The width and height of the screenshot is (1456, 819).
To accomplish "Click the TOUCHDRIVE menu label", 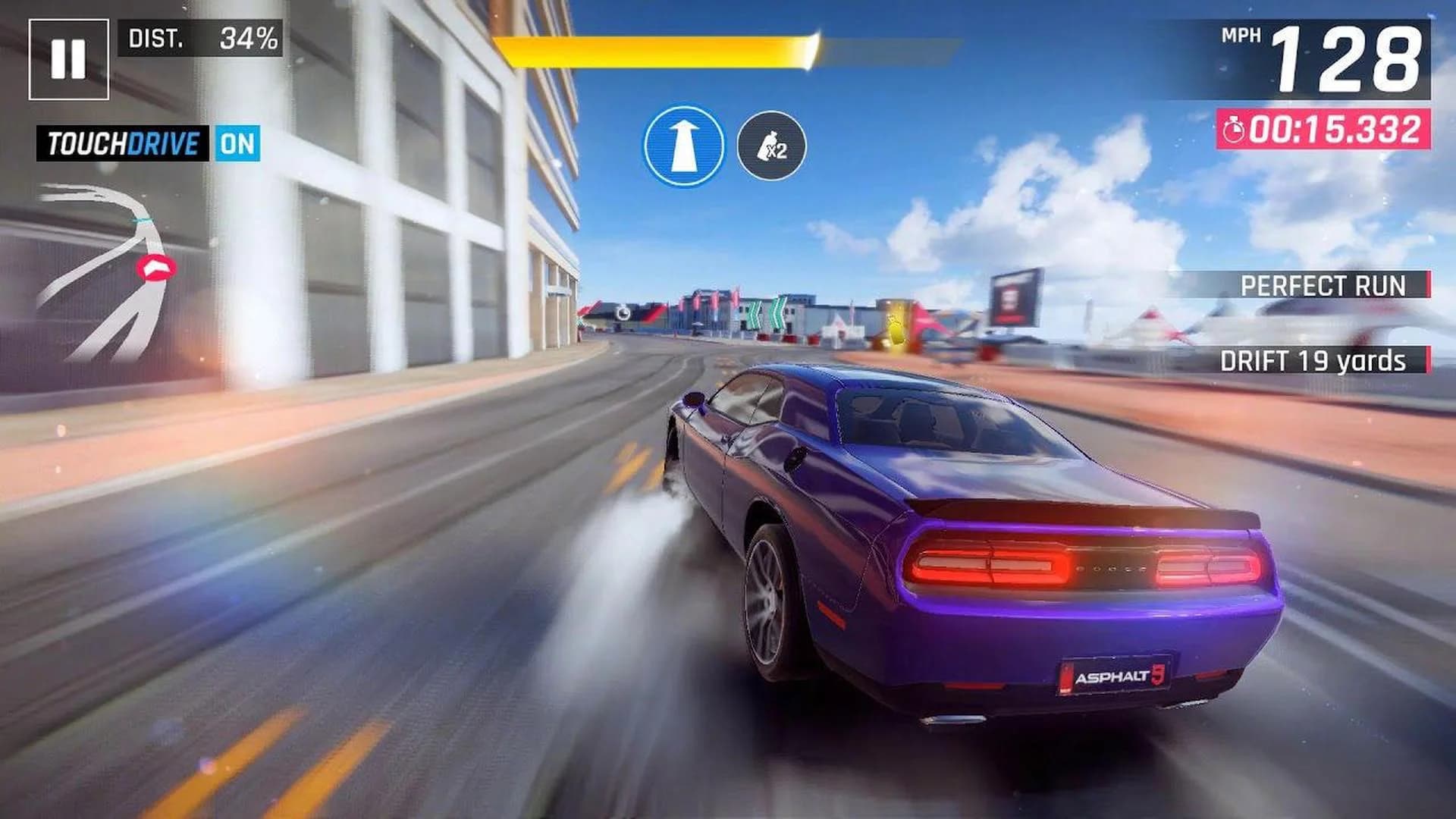I will pos(124,140).
